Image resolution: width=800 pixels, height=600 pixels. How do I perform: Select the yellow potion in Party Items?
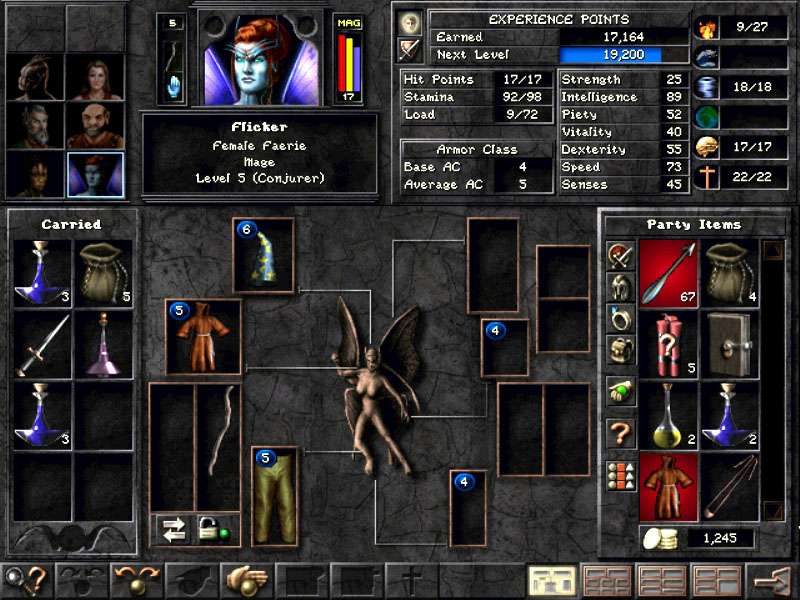(669, 414)
